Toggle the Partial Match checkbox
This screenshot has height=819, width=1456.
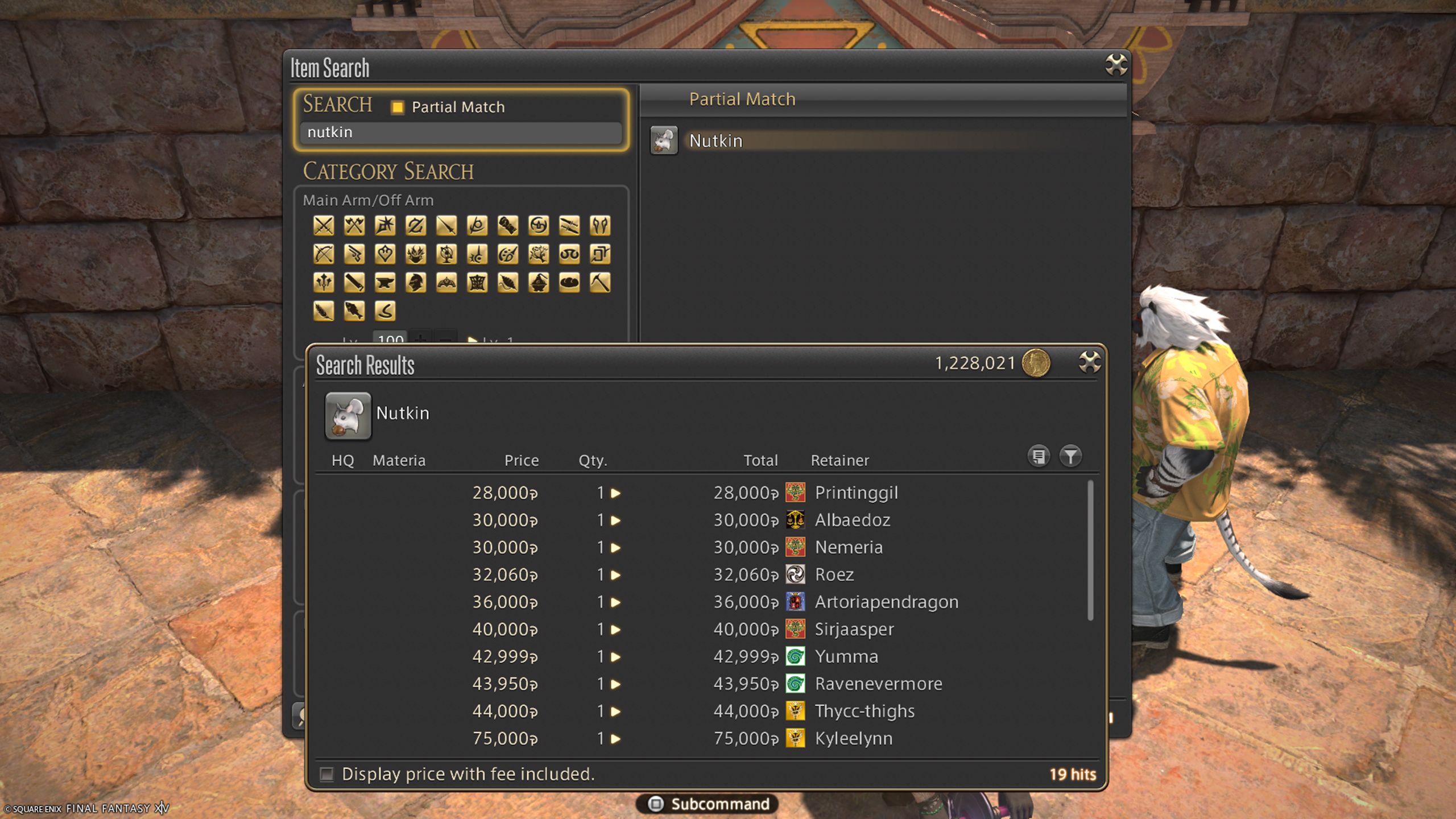(x=397, y=107)
